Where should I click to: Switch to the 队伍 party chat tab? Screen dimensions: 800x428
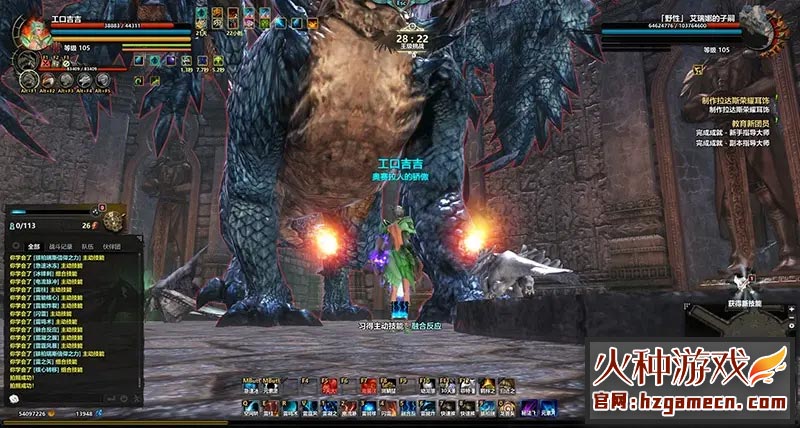[x=88, y=245]
